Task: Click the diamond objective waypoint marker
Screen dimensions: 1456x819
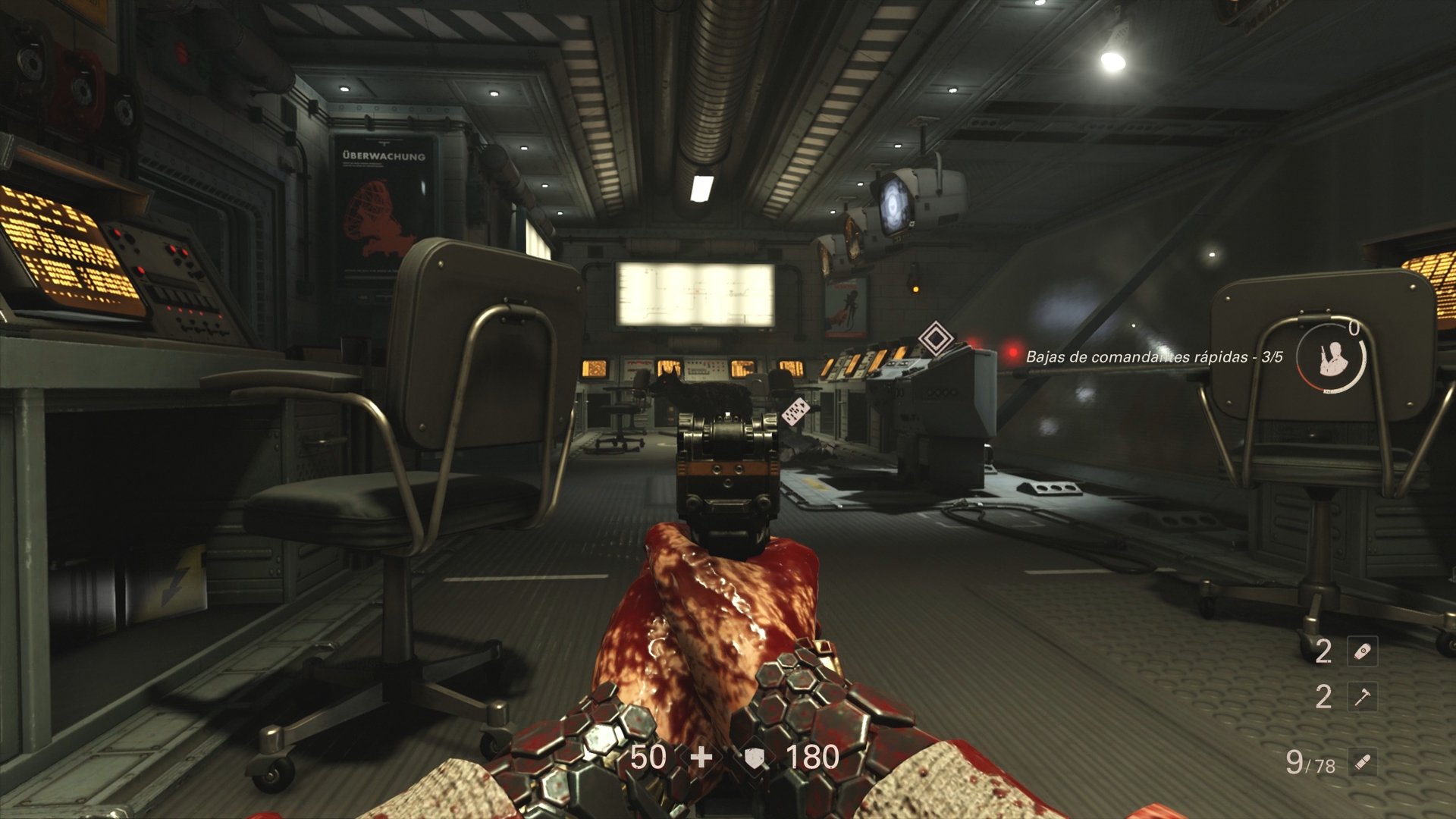Action: pyautogui.click(x=936, y=338)
